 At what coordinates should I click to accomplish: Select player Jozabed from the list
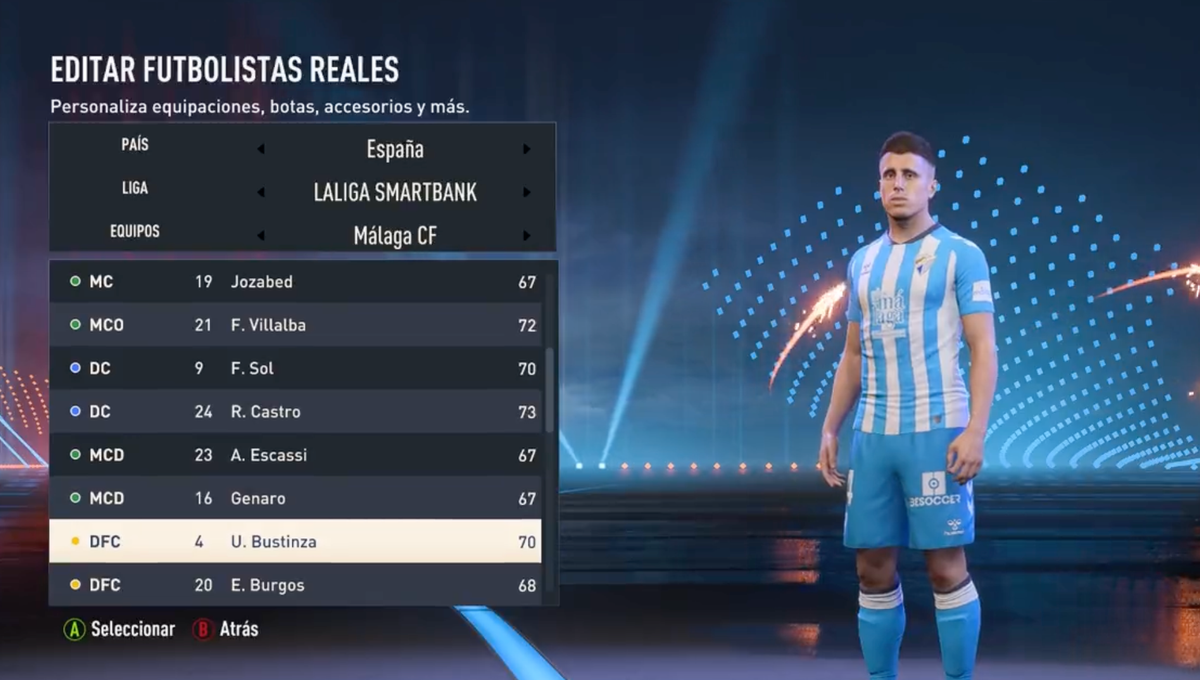[295, 282]
